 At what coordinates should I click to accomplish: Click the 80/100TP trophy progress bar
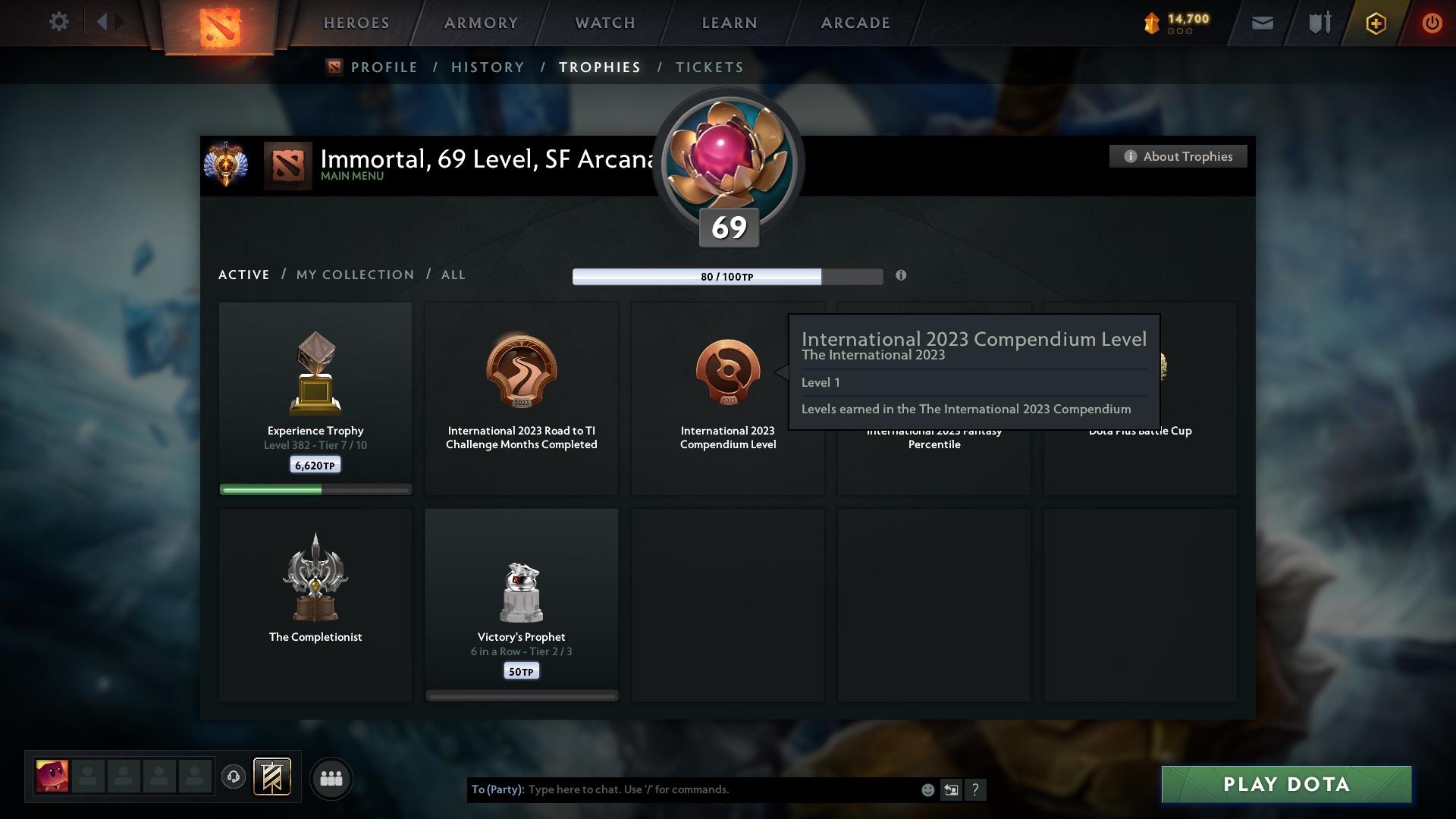pos(728,276)
